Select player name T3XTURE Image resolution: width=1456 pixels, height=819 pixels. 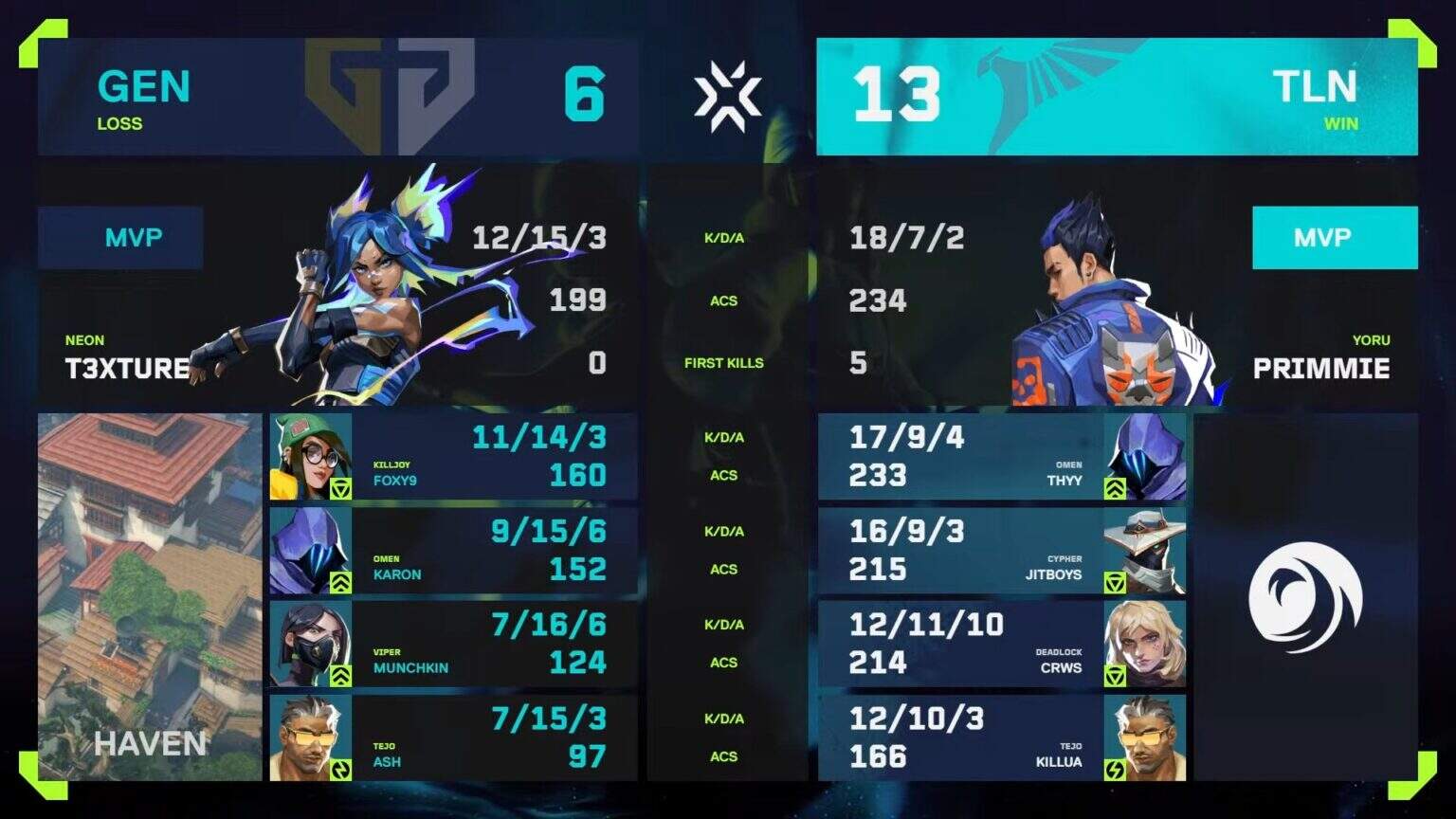click(x=130, y=370)
